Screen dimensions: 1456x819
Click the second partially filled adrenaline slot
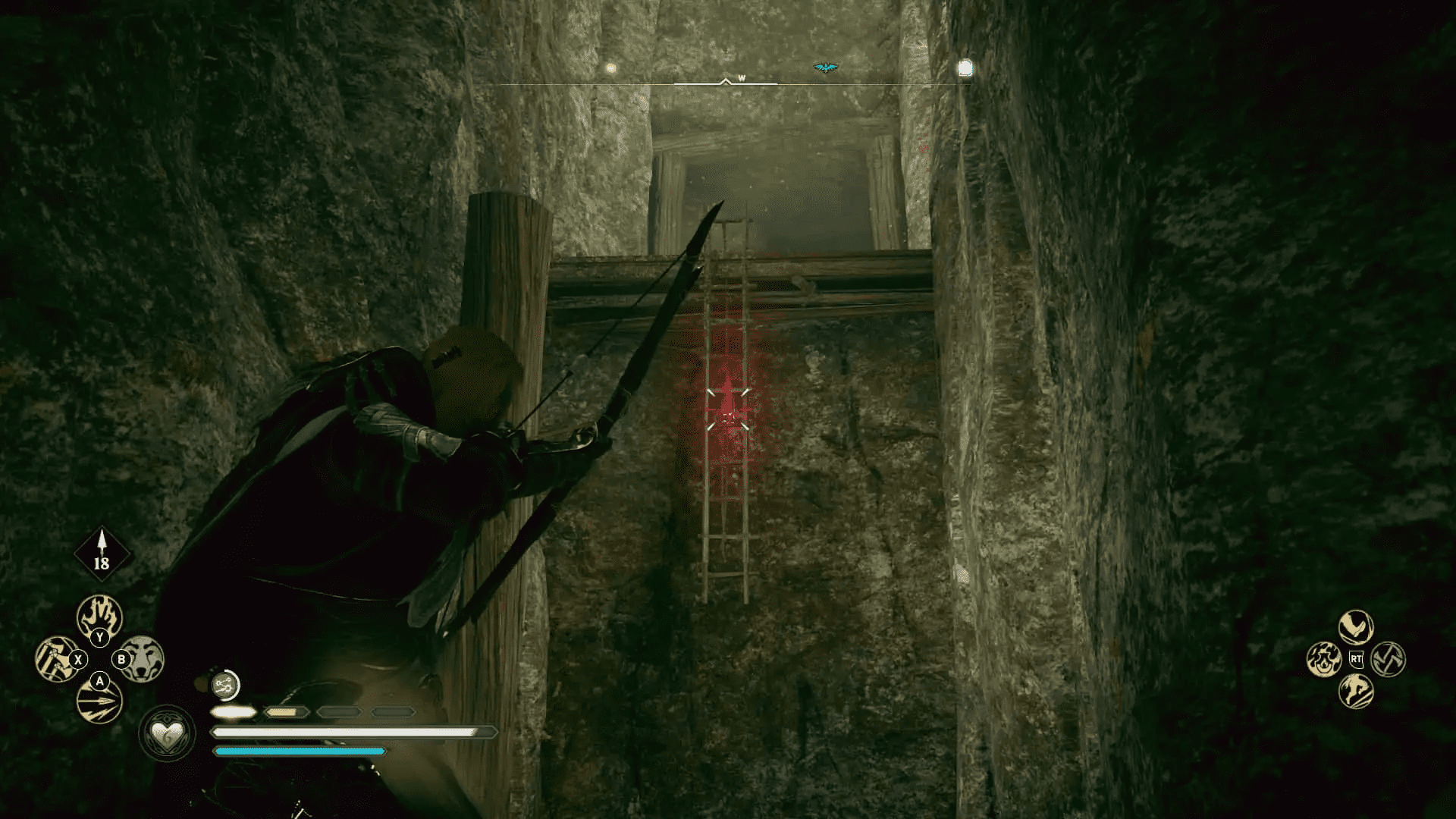click(x=286, y=713)
